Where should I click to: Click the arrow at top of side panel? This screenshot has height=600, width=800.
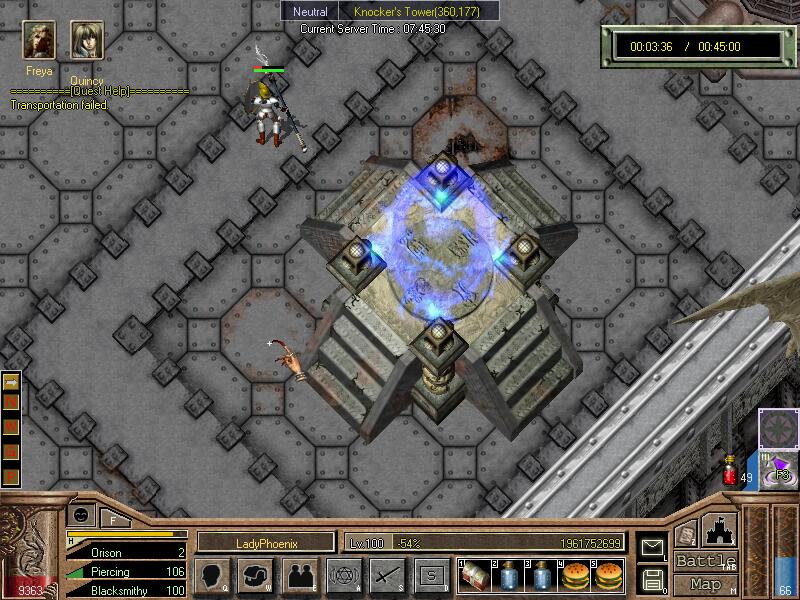12,382
